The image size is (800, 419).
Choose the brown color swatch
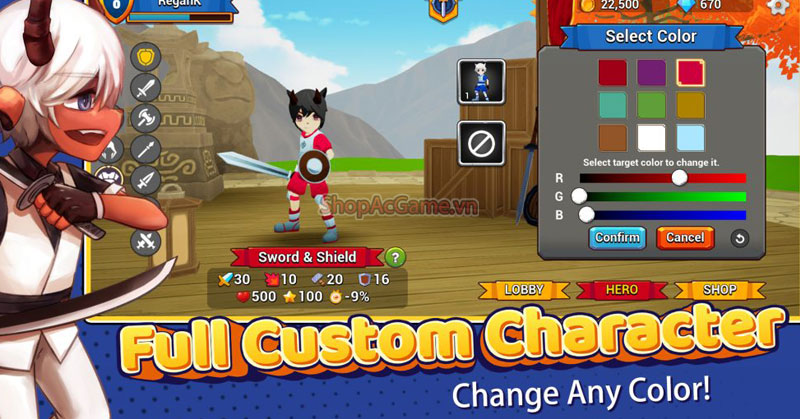(x=613, y=138)
